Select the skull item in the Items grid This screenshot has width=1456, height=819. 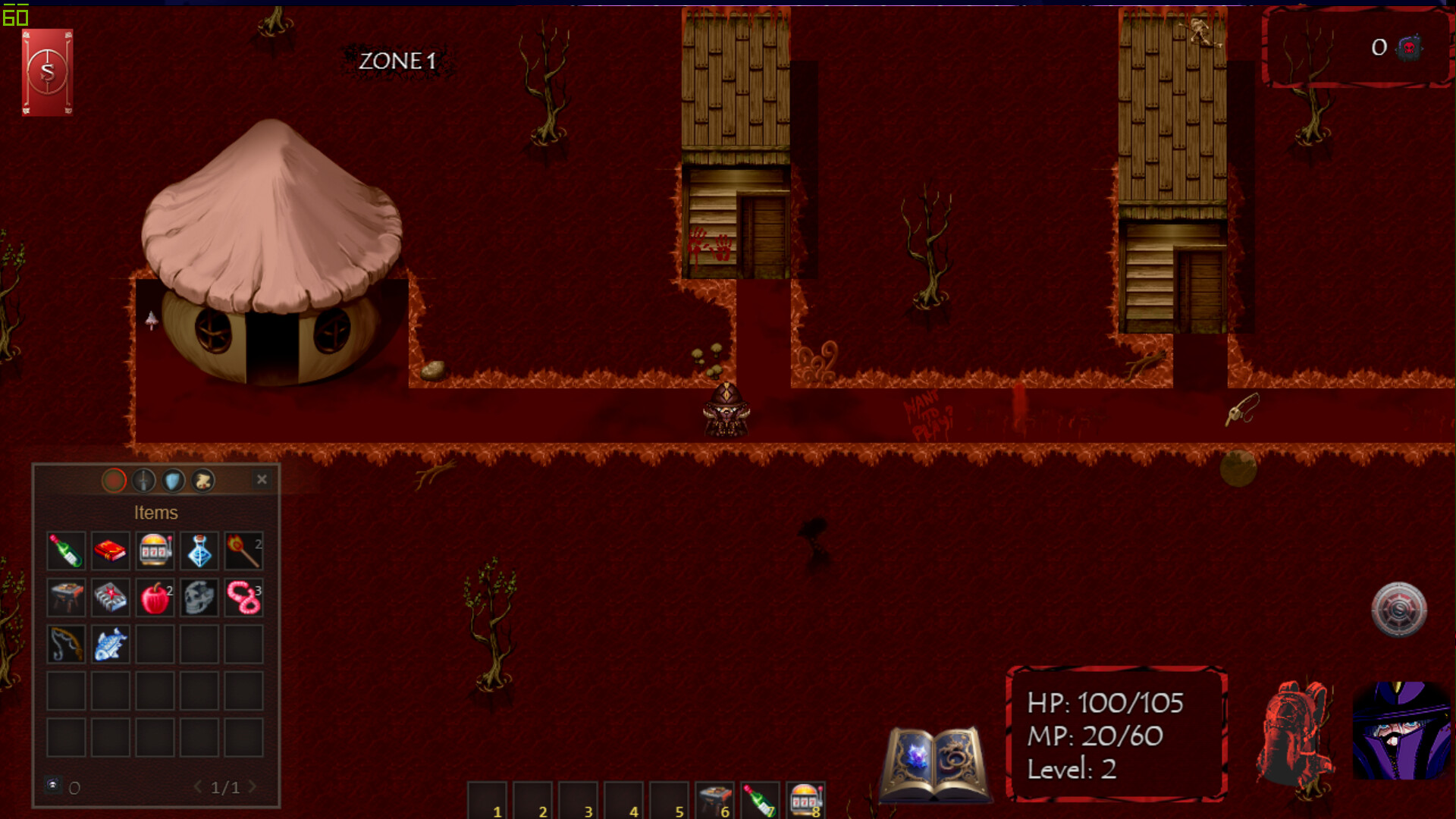pyautogui.click(x=199, y=597)
